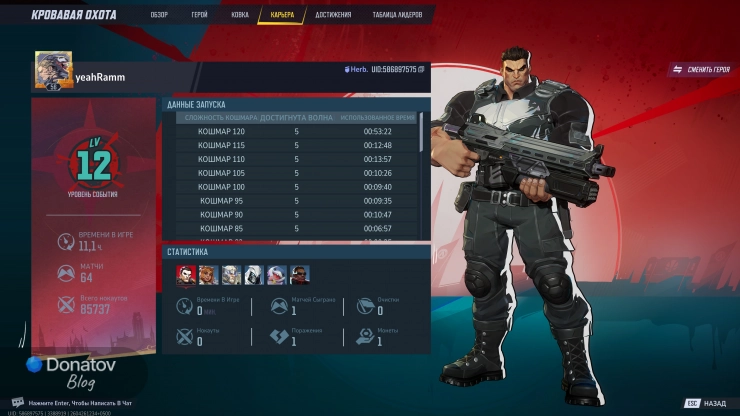740x416 pixels.
Task: Show the Достижения tab
Action: (x=333, y=15)
